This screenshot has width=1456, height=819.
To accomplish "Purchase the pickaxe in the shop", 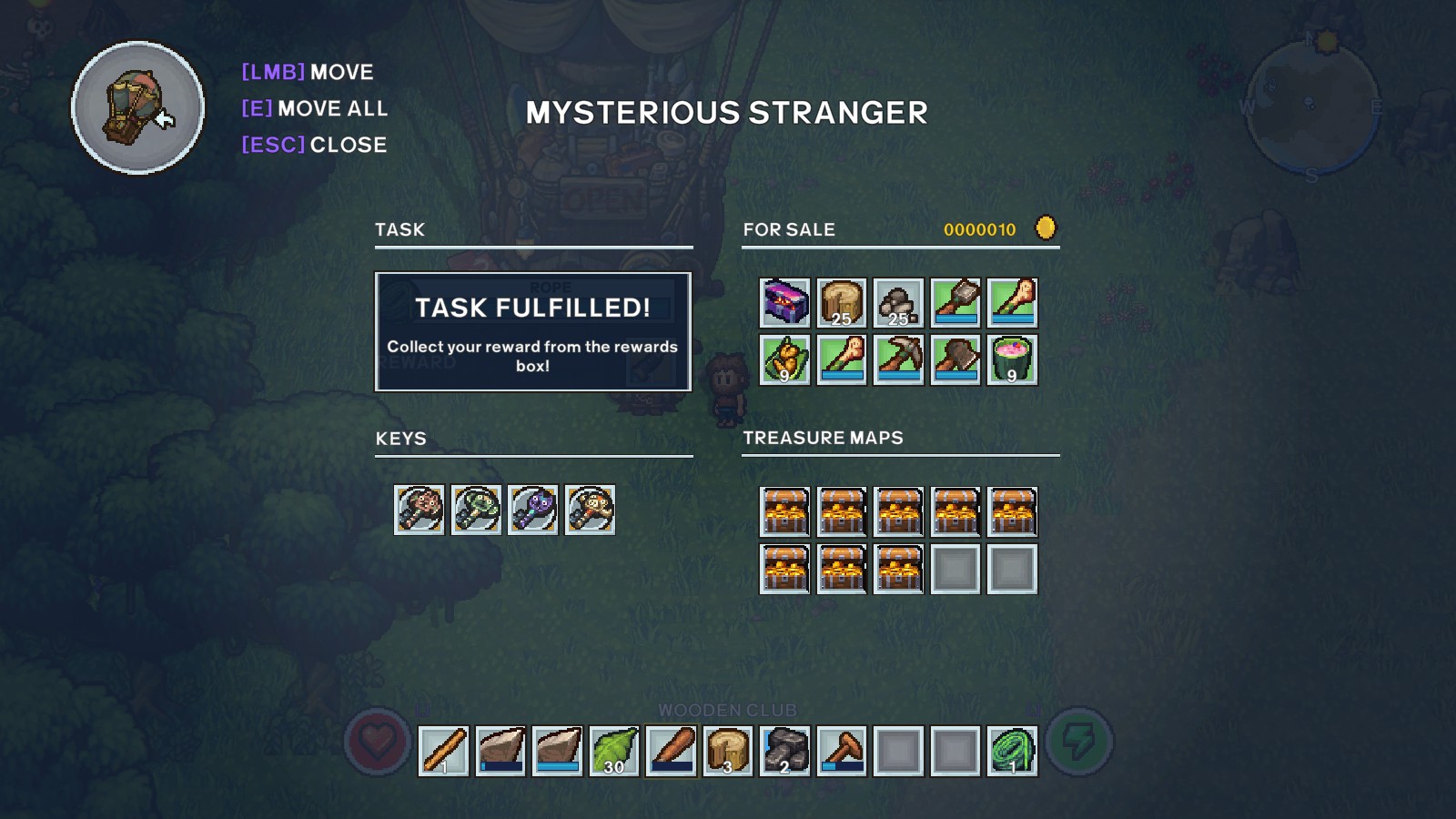I will click(899, 359).
